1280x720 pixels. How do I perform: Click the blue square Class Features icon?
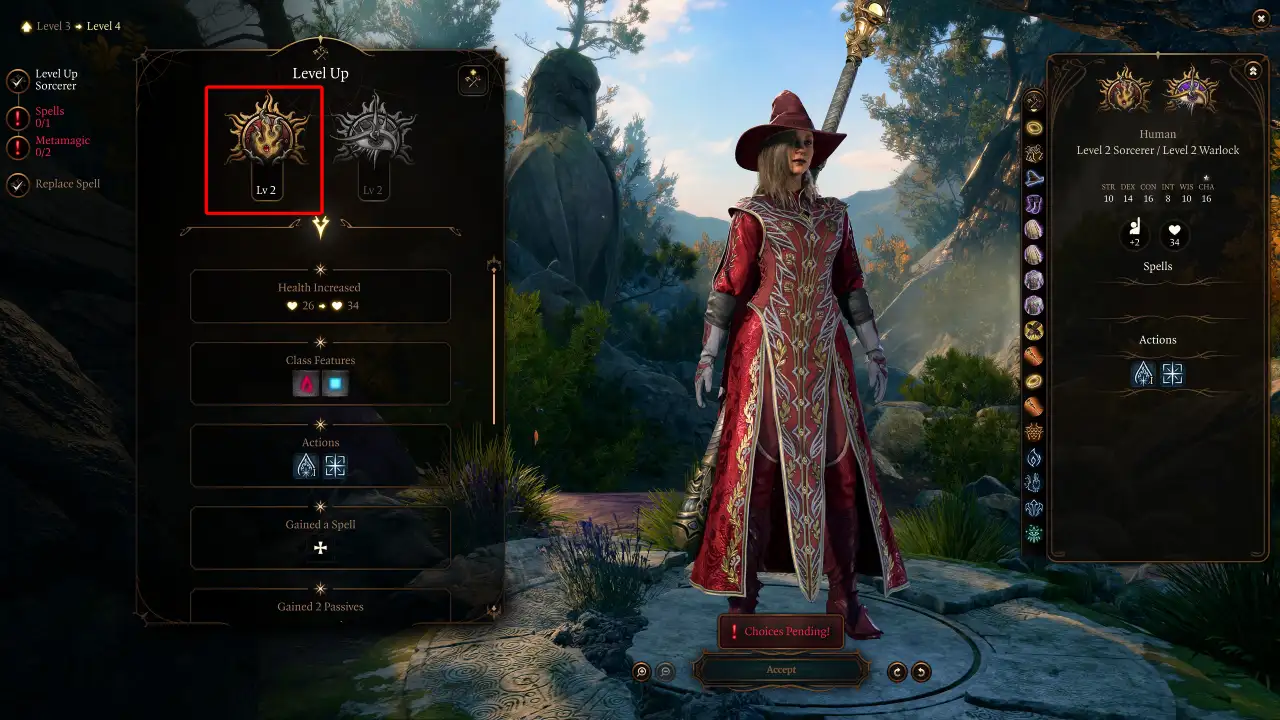click(x=335, y=381)
